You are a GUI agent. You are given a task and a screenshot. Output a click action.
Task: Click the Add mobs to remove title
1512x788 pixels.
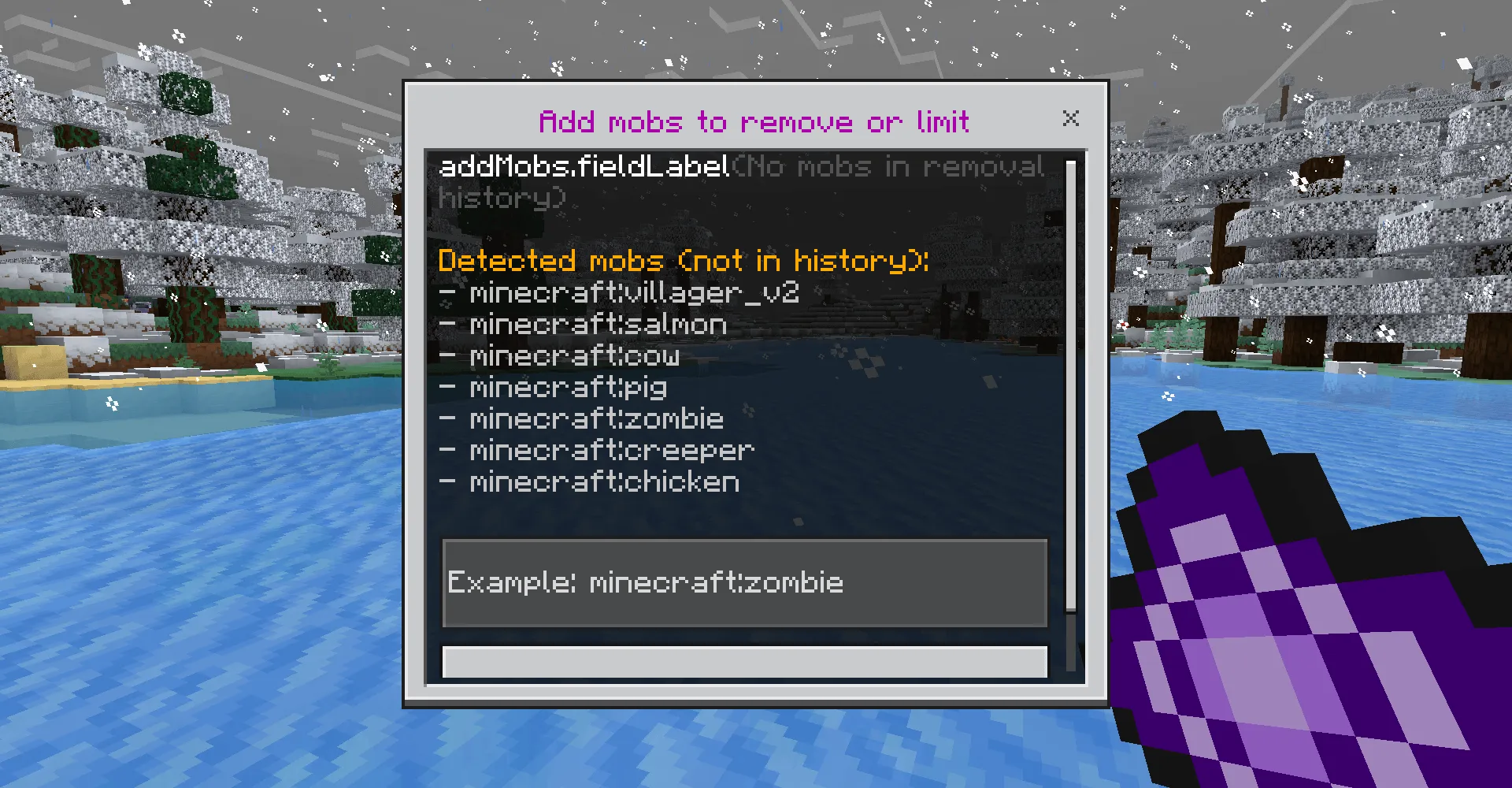tap(754, 121)
